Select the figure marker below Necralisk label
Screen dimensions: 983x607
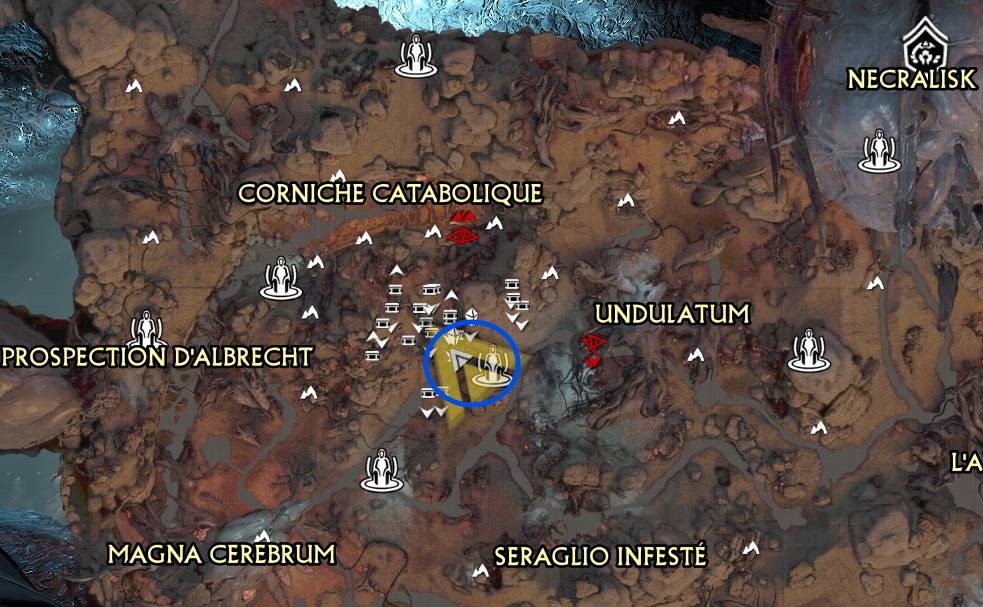tap(880, 151)
